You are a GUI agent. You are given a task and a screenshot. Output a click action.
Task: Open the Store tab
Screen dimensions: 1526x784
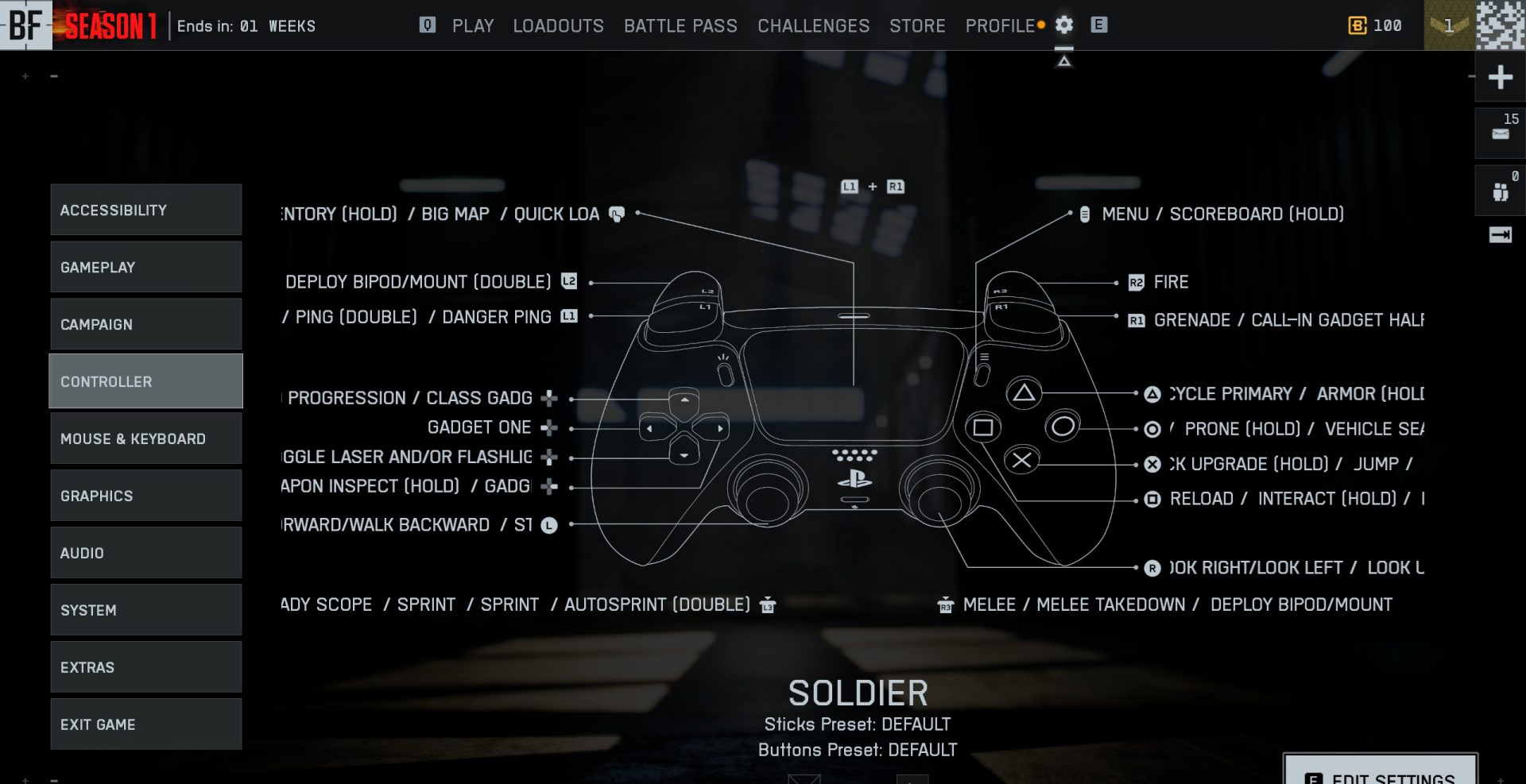pos(917,26)
